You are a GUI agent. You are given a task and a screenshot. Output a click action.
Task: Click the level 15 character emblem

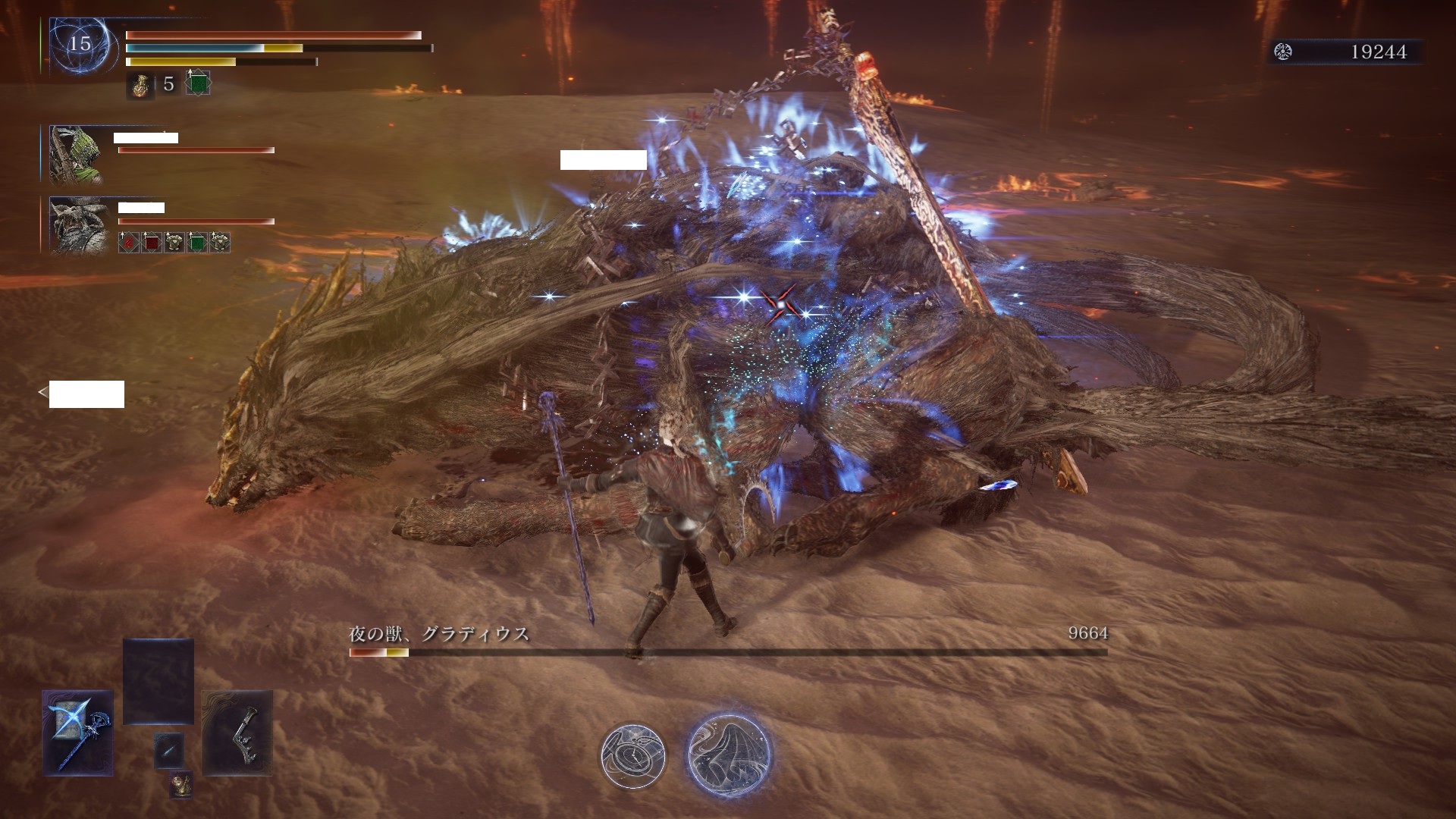[80, 44]
